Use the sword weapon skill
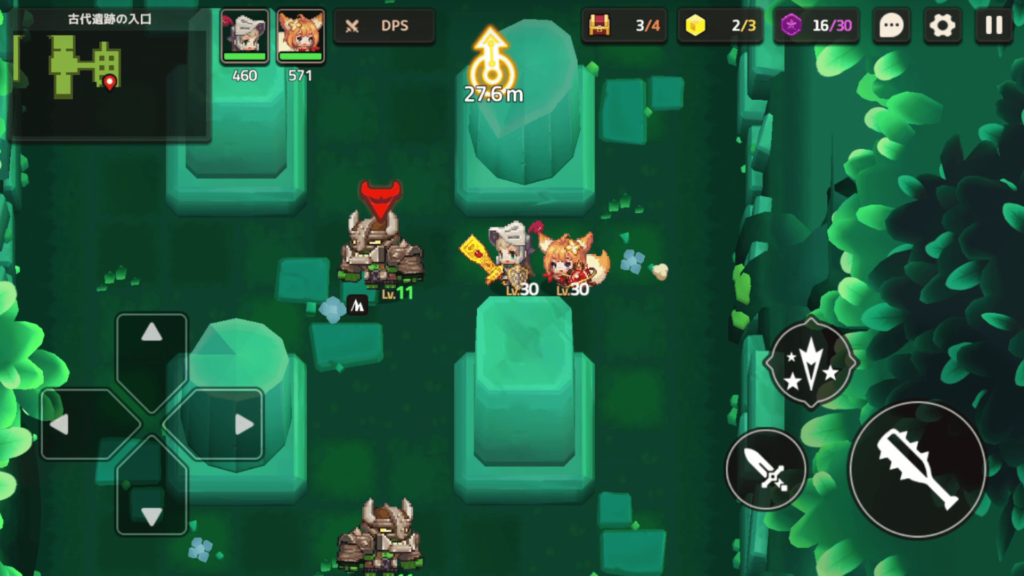 tap(766, 469)
